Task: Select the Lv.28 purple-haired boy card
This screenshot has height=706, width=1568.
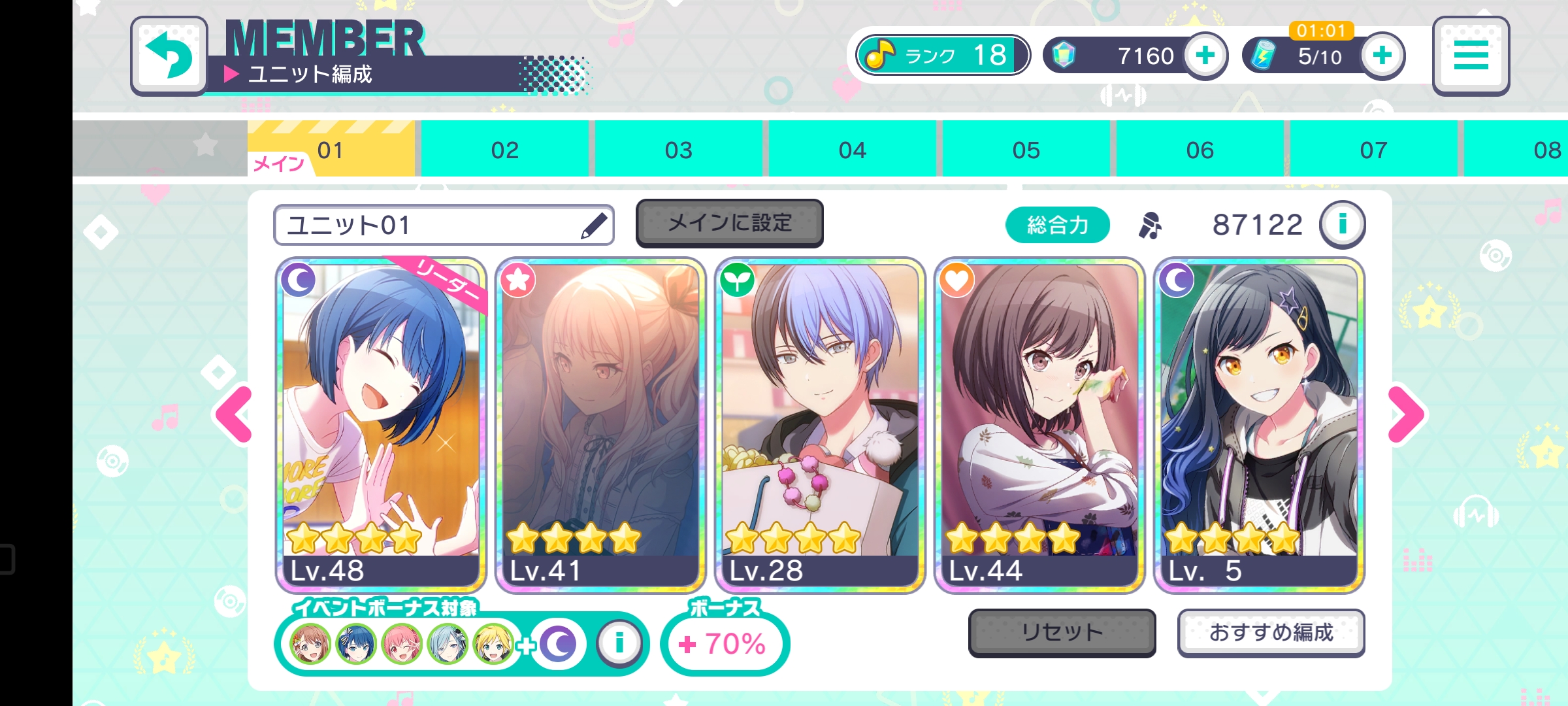Action: click(820, 425)
